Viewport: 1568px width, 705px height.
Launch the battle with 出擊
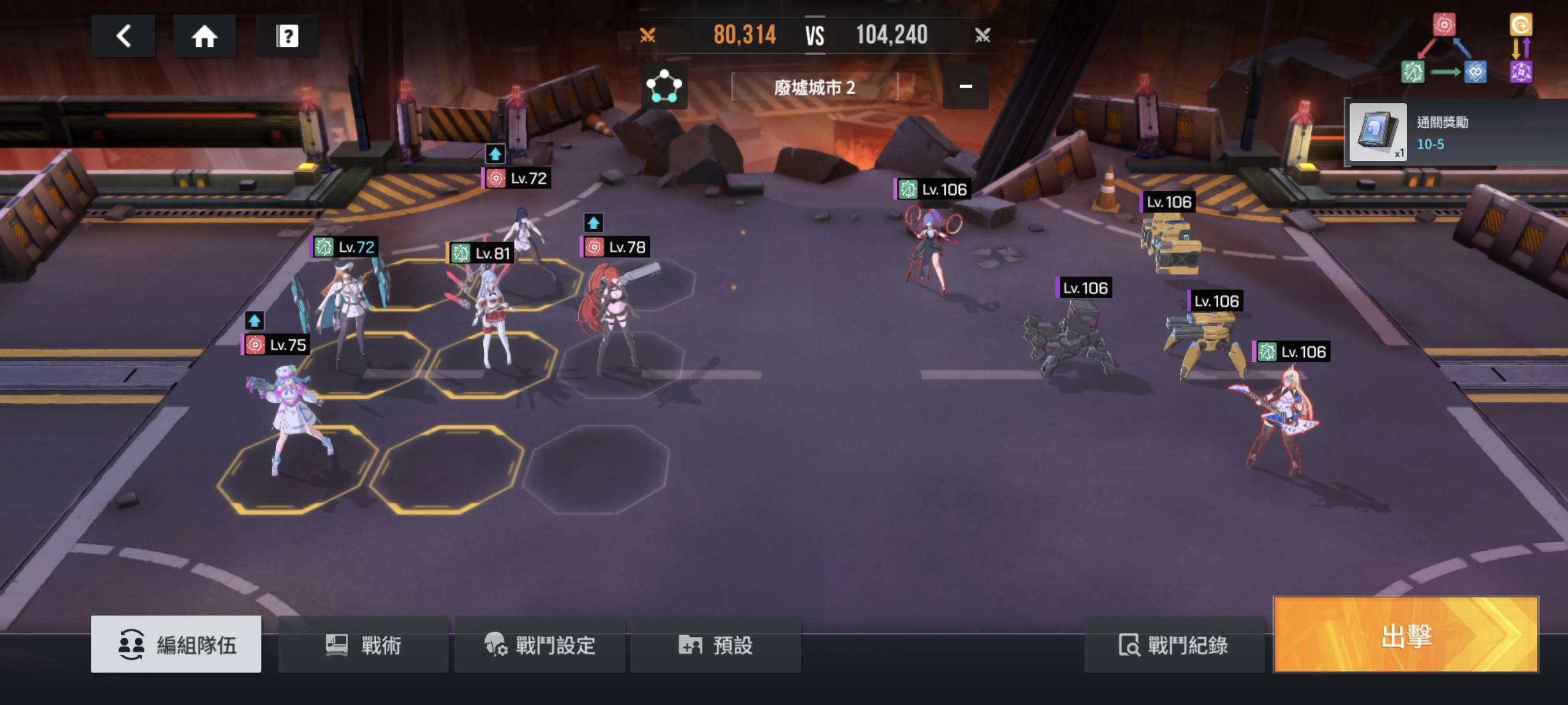[x=1406, y=634]
